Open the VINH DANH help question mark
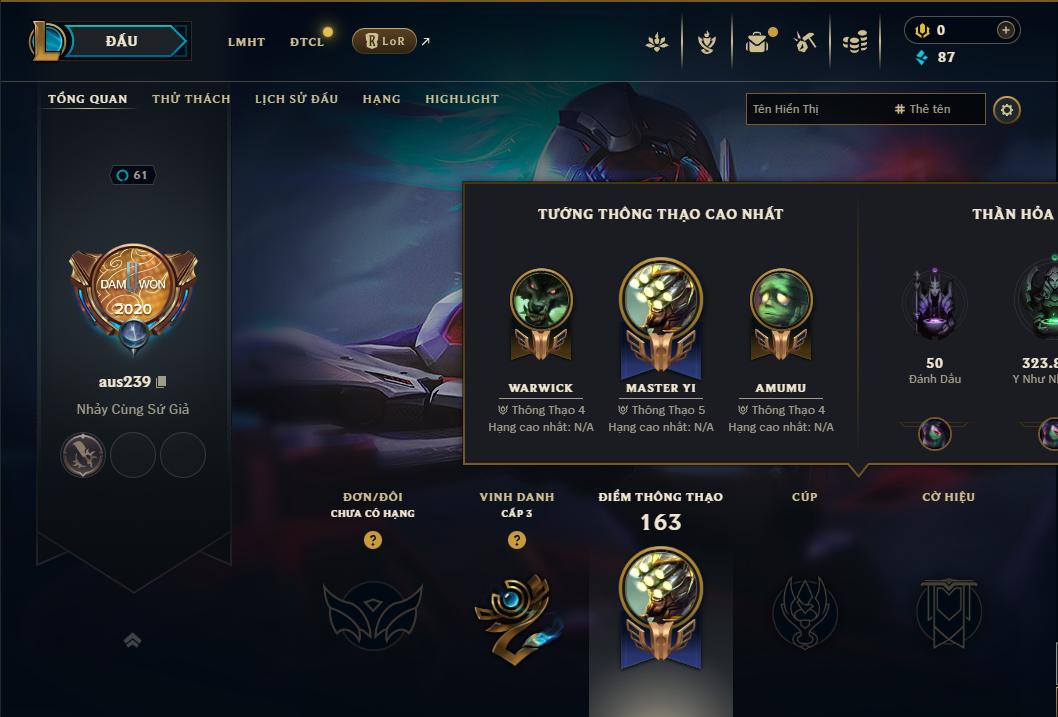Screen dimensions: 1058x717 click(x=516, y=540)
